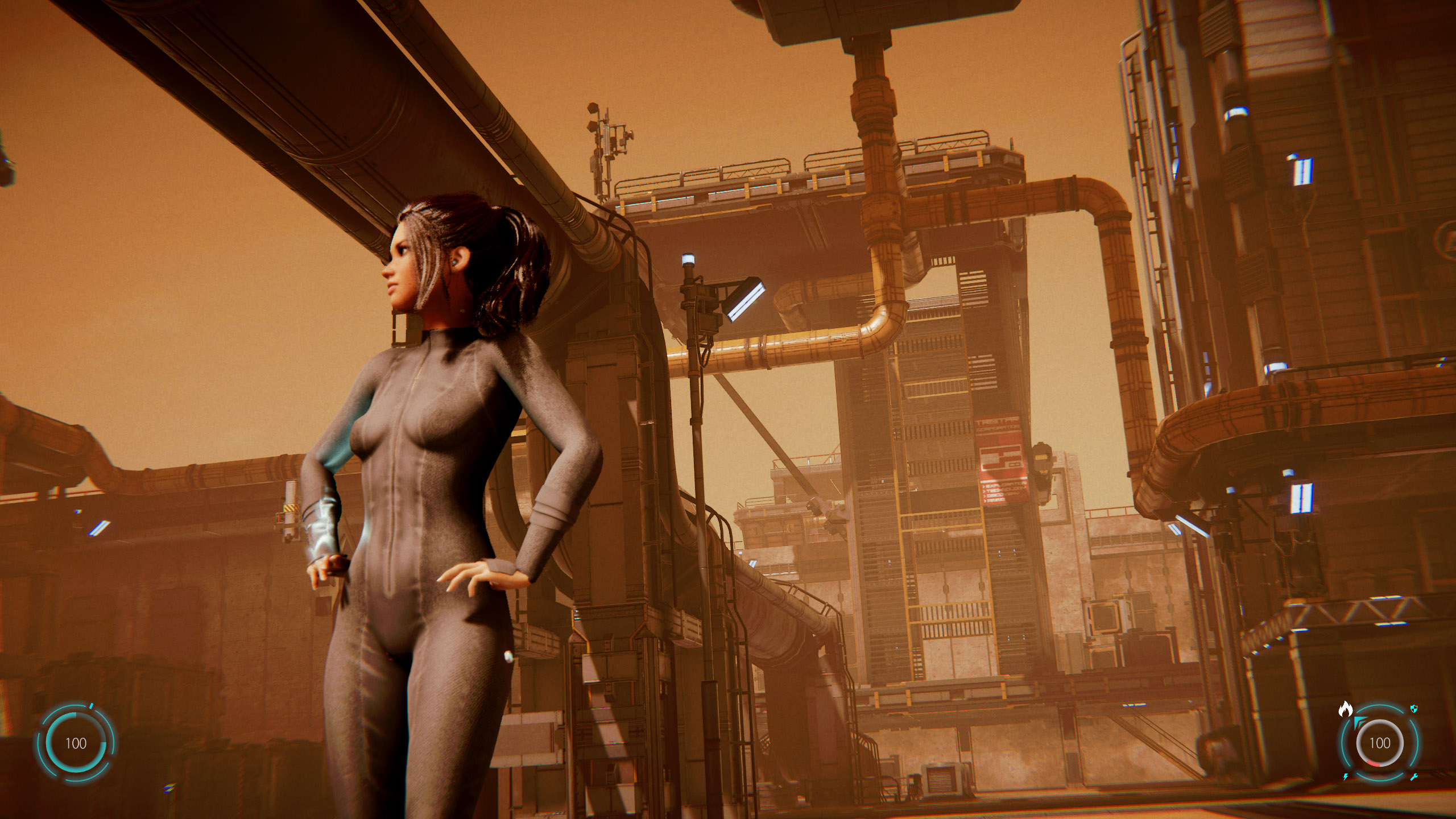Screen dimensions: 1456x819
Task: Activate the cyan shield icon
Action: pos(1414,709)
